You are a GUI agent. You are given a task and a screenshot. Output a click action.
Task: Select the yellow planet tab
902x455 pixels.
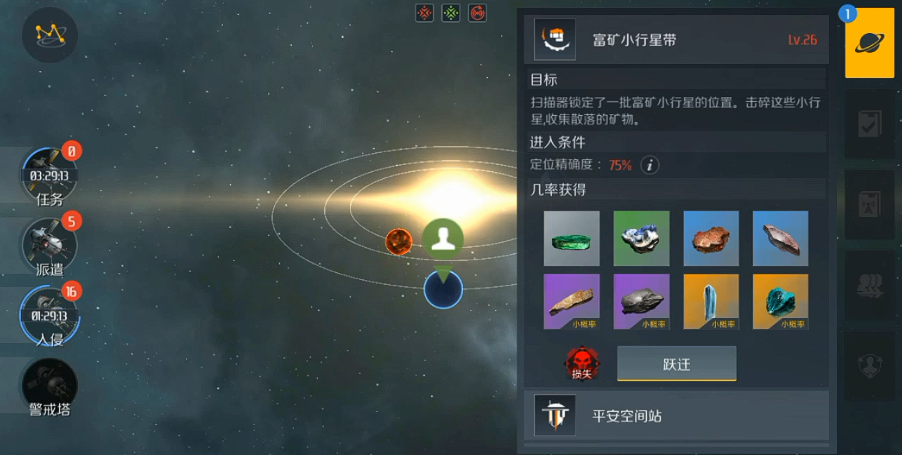[869, 43]
